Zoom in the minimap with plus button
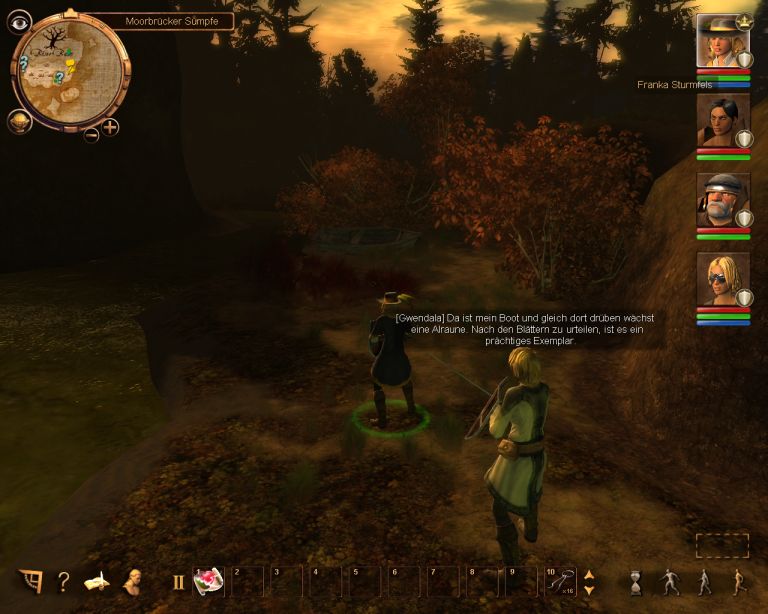The image size is (768, 614). [110, 127]
